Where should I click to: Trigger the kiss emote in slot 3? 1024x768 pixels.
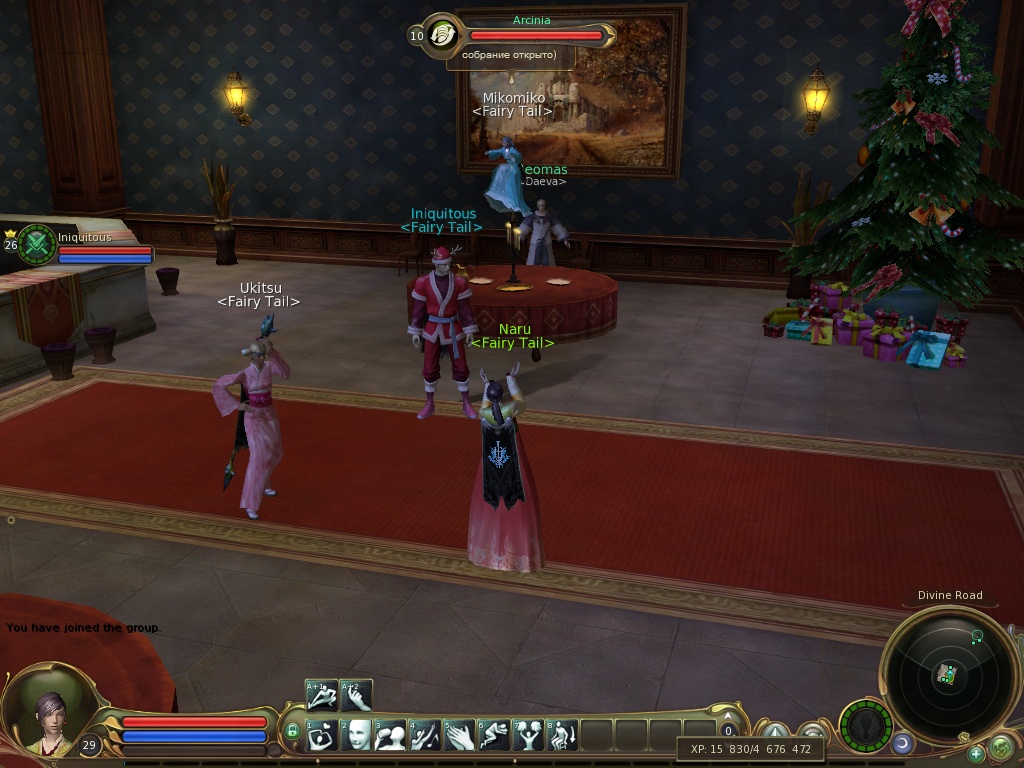(x=391, y=736)
